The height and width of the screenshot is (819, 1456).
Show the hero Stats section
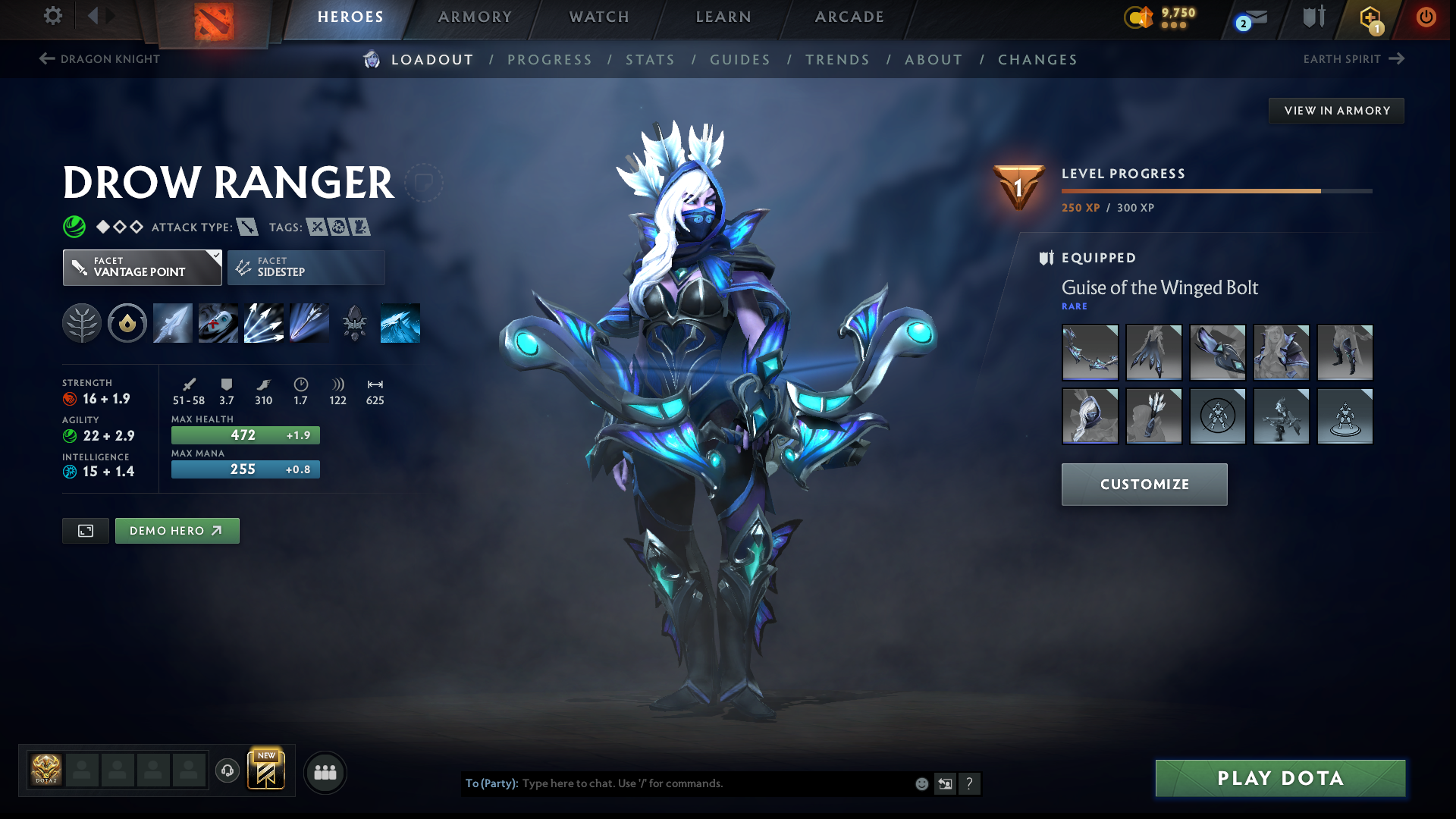pos(650,60)
